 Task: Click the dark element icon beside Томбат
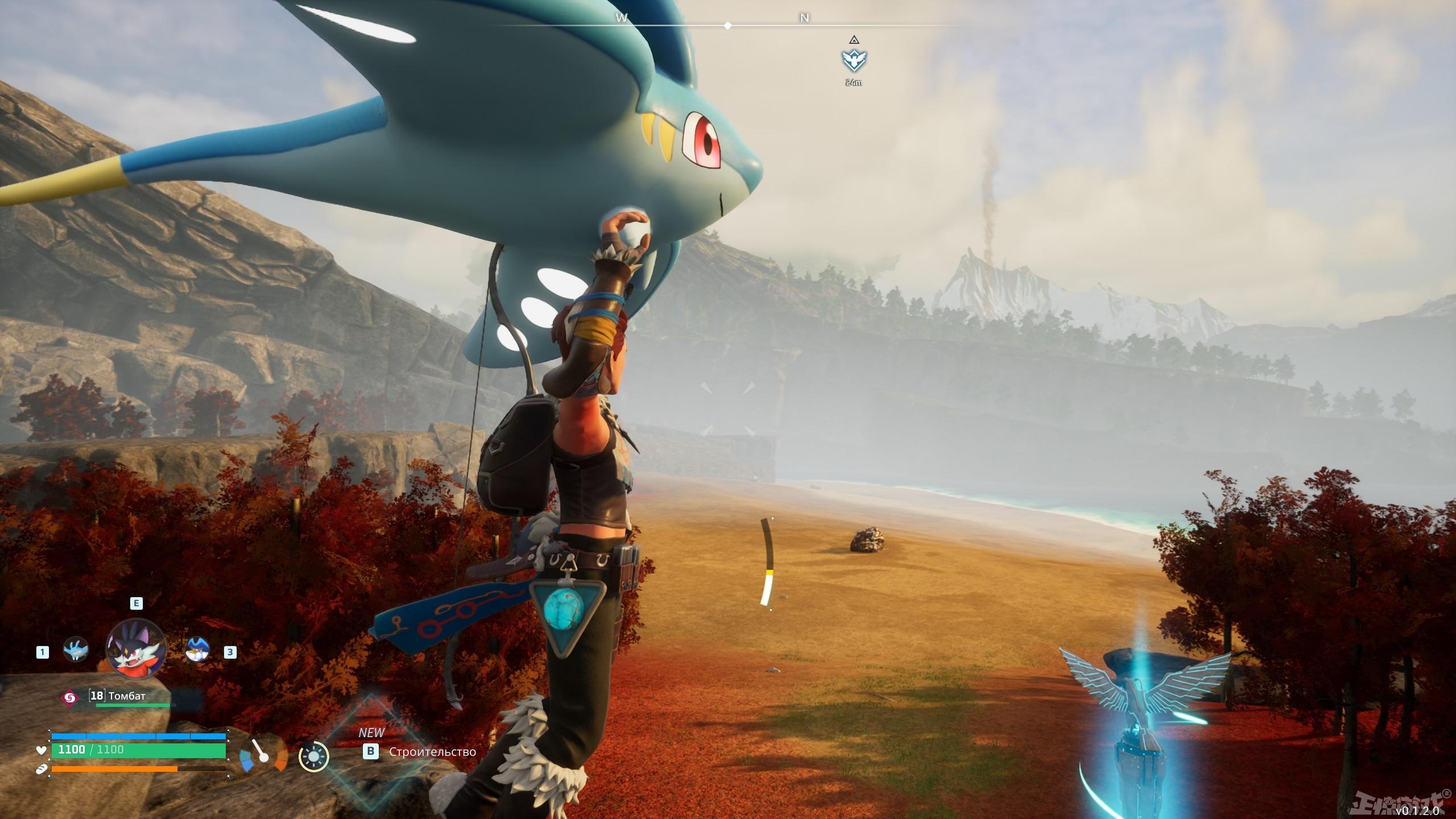(69, 697)
